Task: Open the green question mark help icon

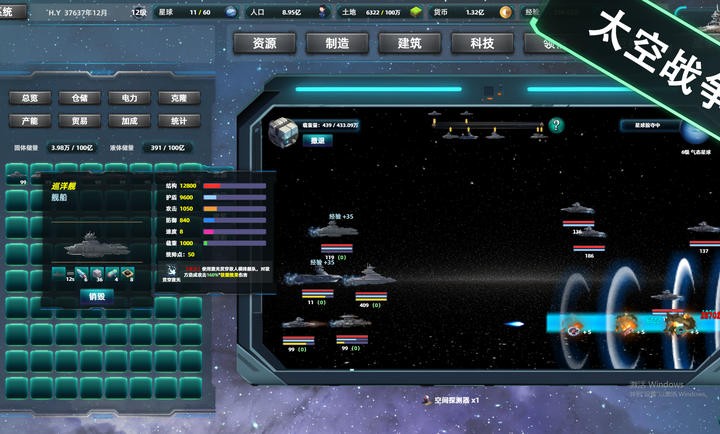Action: [557, 126]
